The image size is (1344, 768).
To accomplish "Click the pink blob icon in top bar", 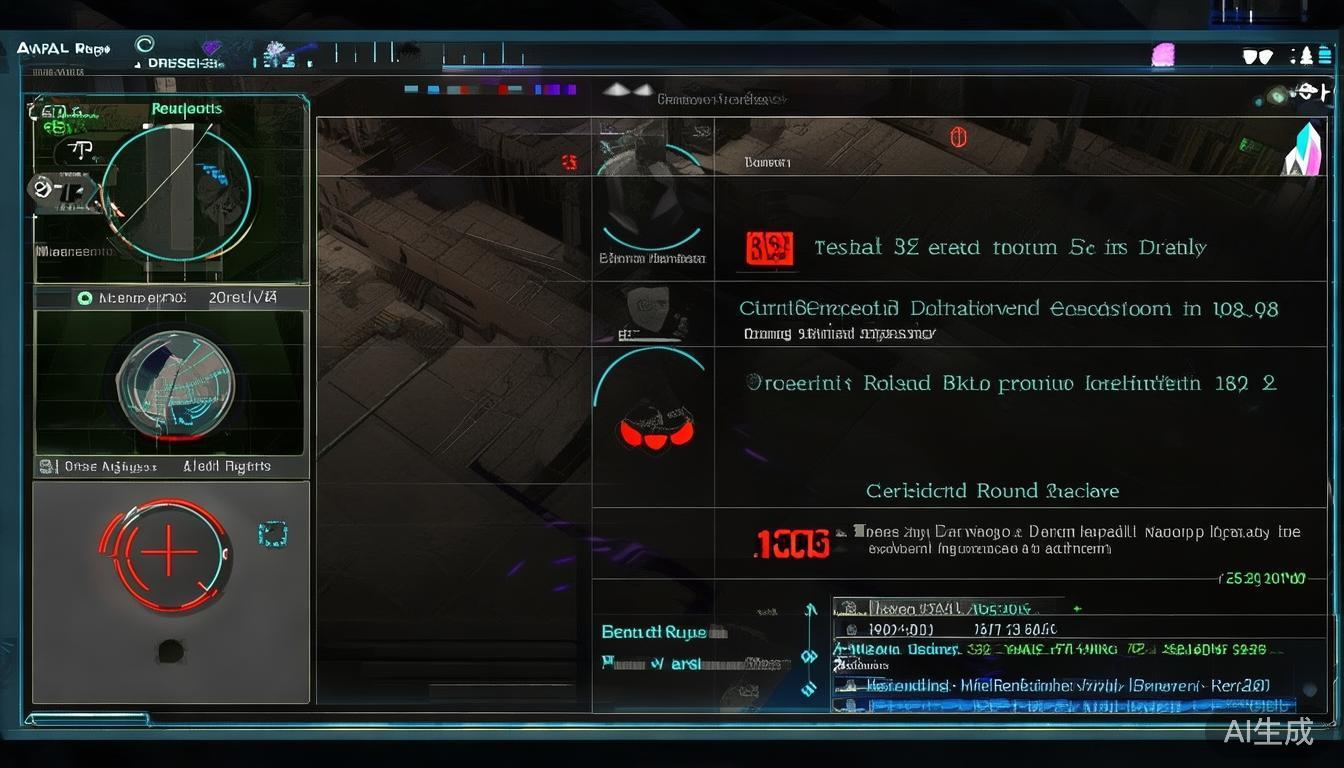I will (x=1163, y=55).
